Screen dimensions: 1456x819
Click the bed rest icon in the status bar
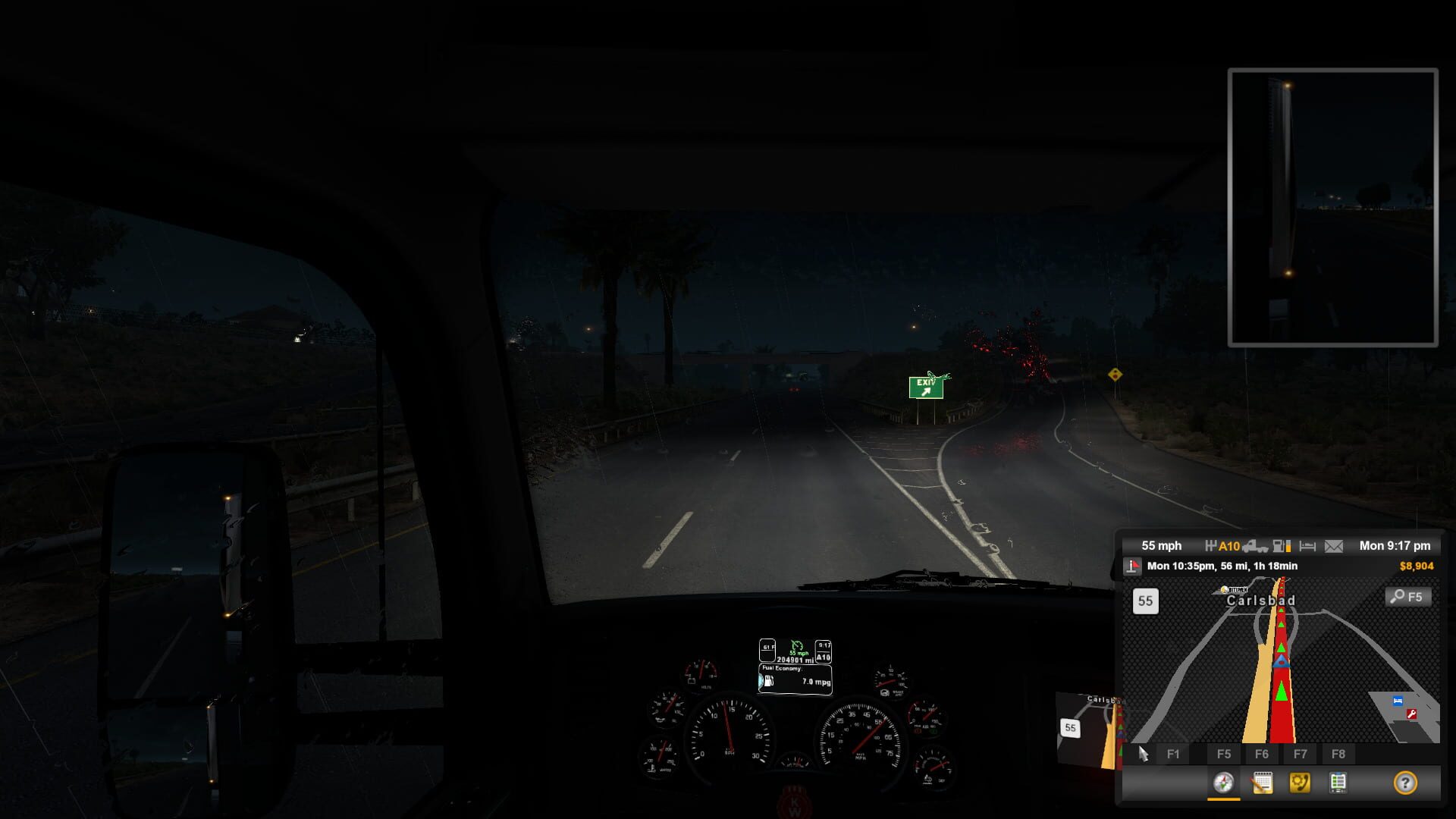click(1307, 546)
